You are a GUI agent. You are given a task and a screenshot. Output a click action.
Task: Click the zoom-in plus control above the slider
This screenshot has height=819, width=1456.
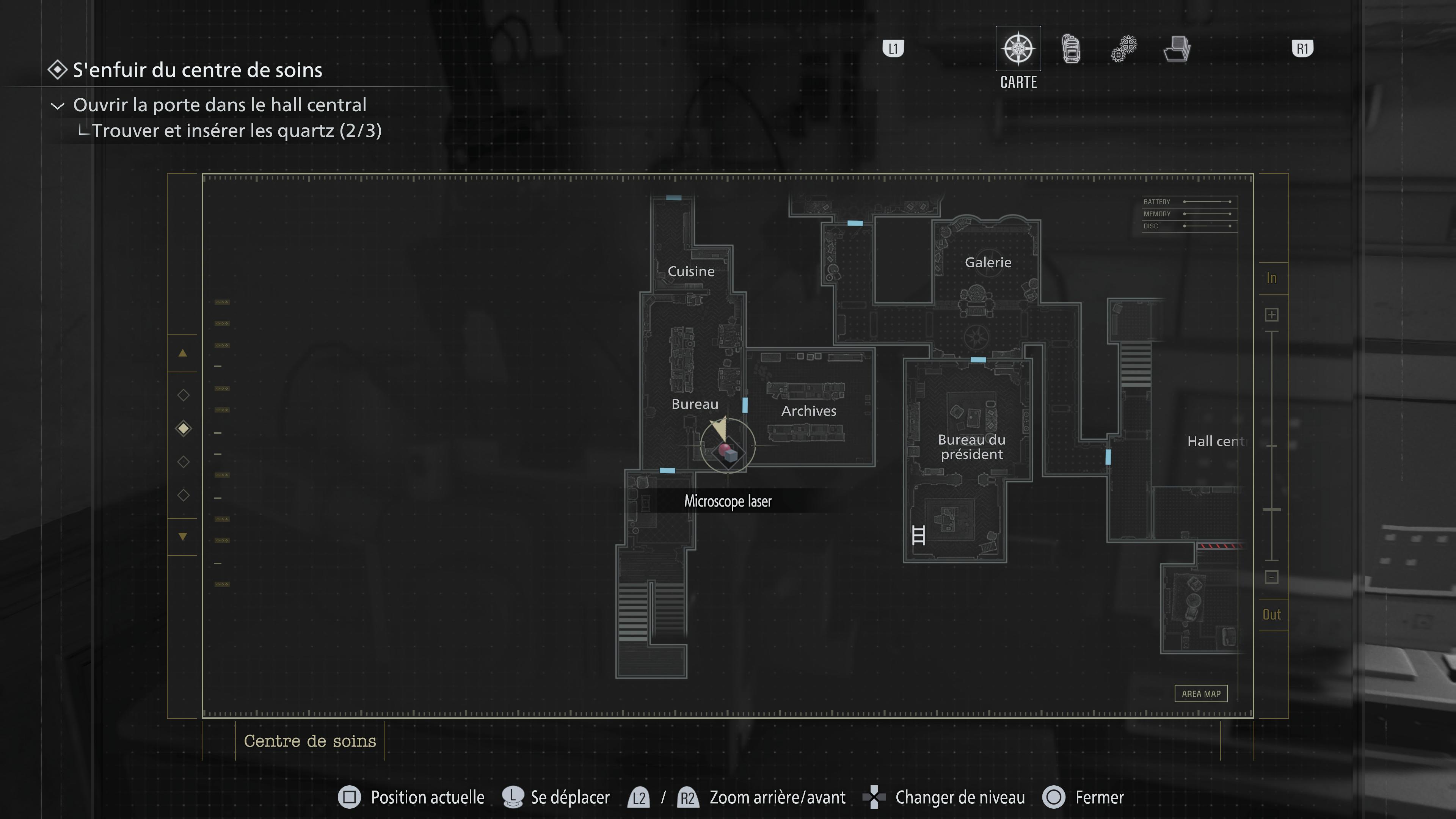pyautogui.click(x=1272, y=314)
